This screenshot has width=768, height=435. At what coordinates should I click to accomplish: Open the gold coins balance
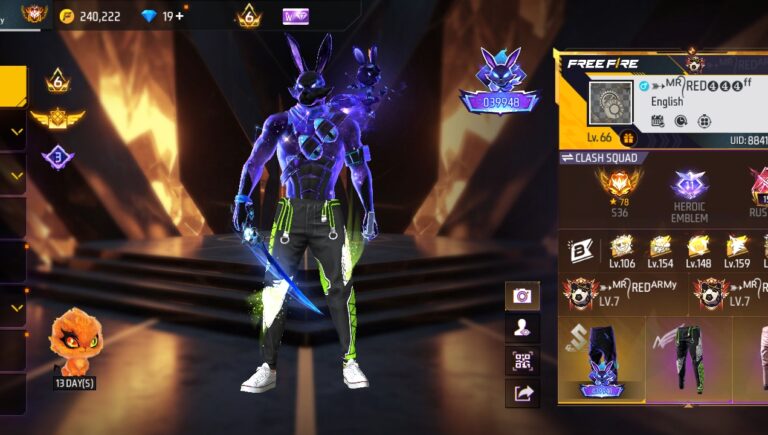tap(92, 16)
